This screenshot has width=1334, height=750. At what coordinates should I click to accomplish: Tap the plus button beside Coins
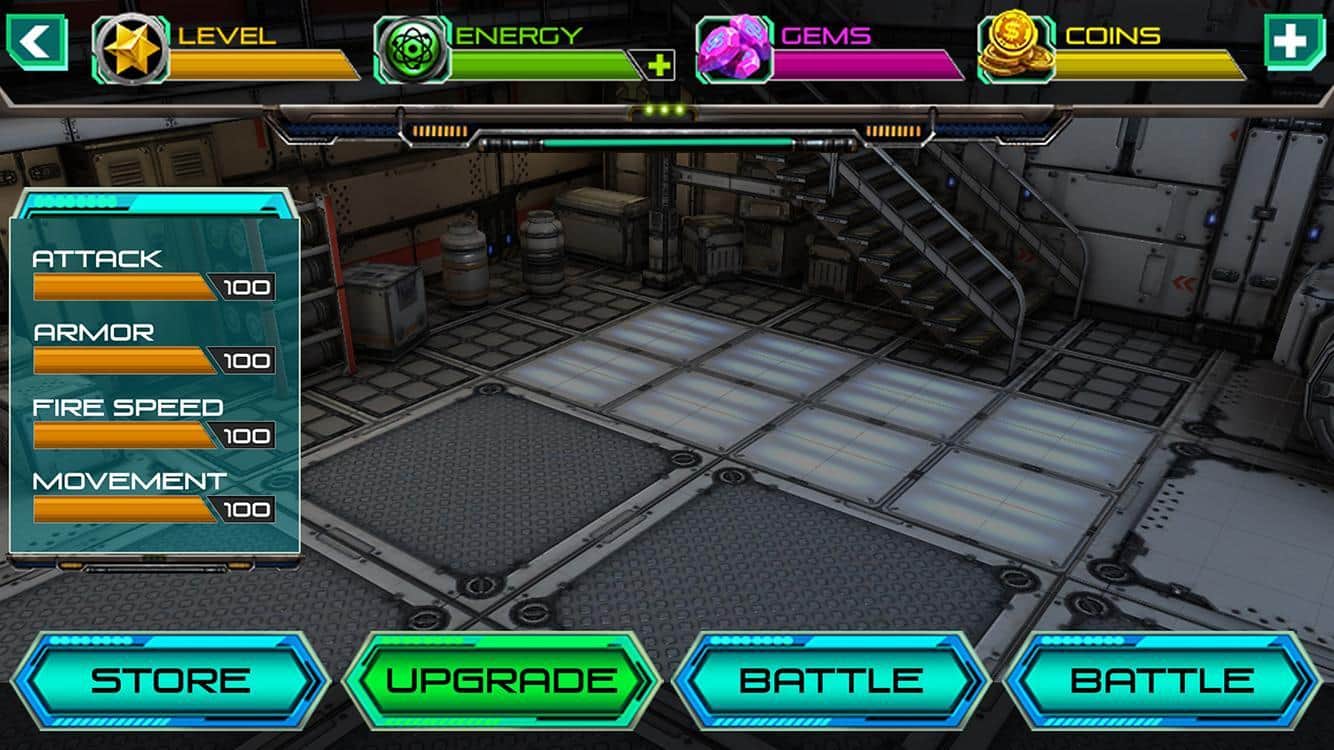click(x=1290, y=42)
